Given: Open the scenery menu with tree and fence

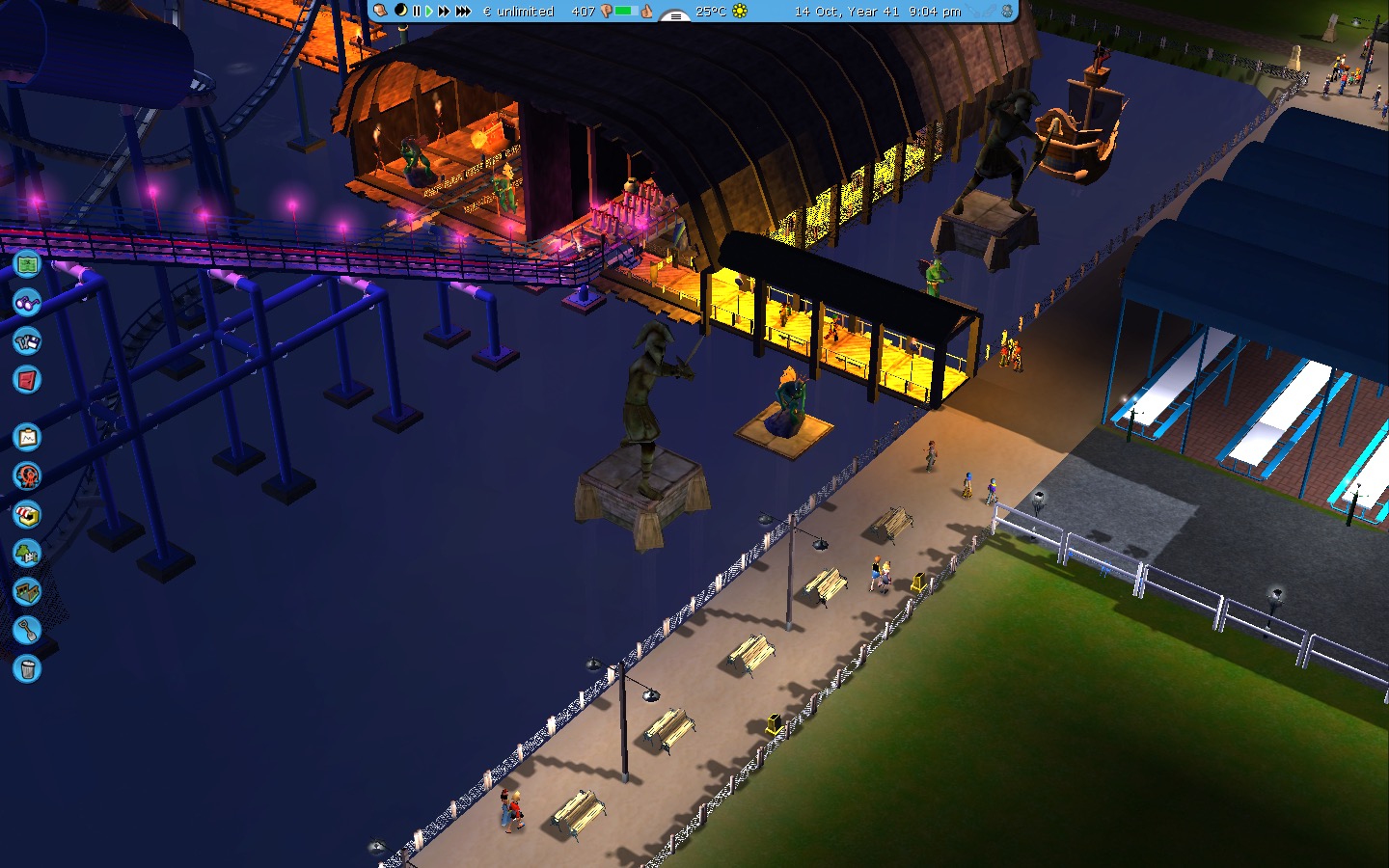Looking at the screenshot, I should coord(27,553).
